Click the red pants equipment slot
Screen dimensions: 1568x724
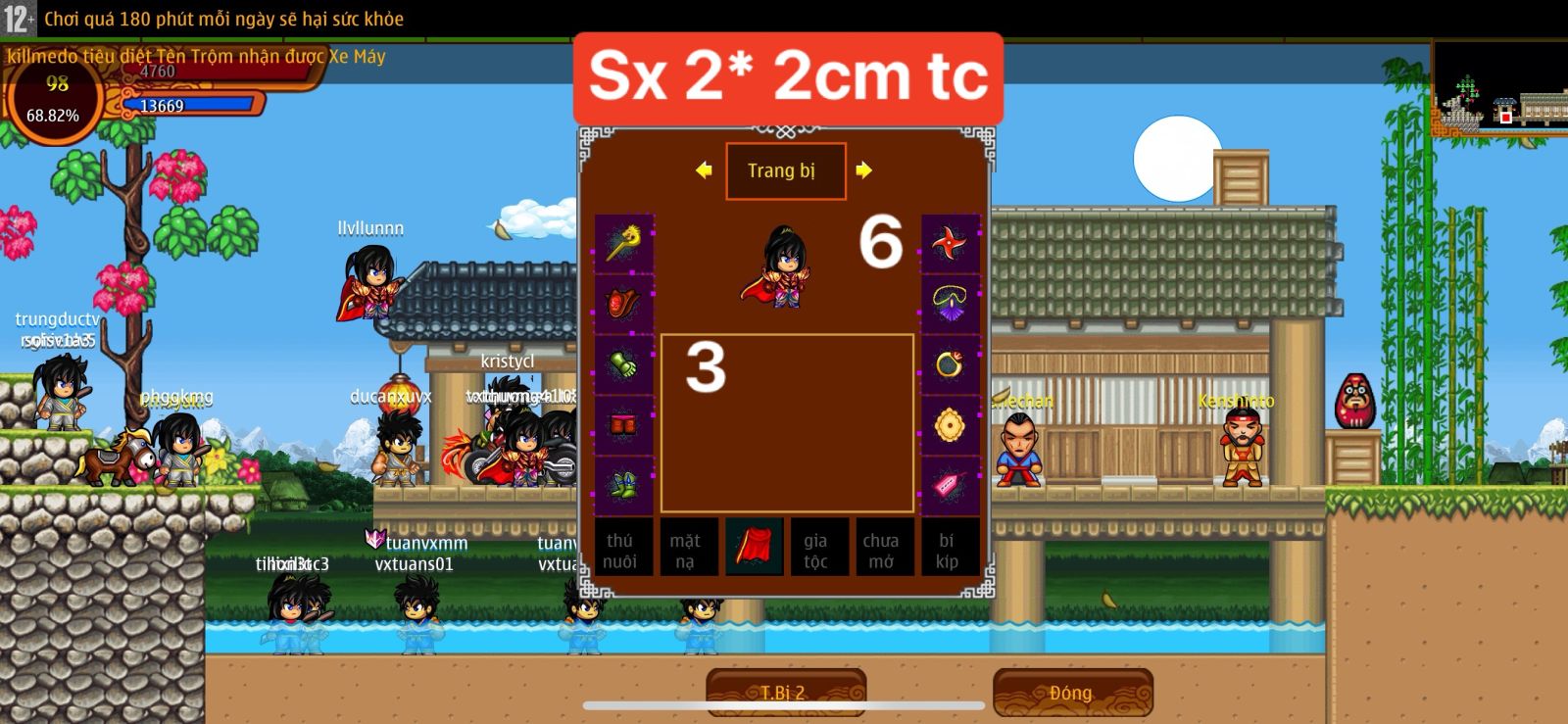[x=624, y=423]
